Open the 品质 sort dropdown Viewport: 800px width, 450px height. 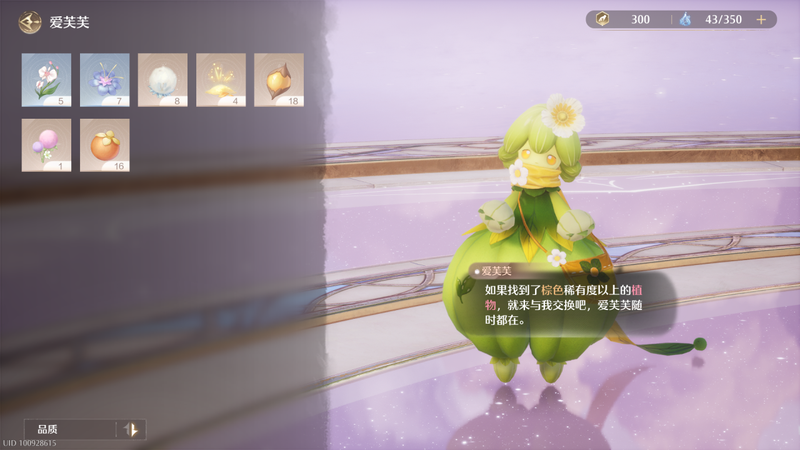click(72, 429)
